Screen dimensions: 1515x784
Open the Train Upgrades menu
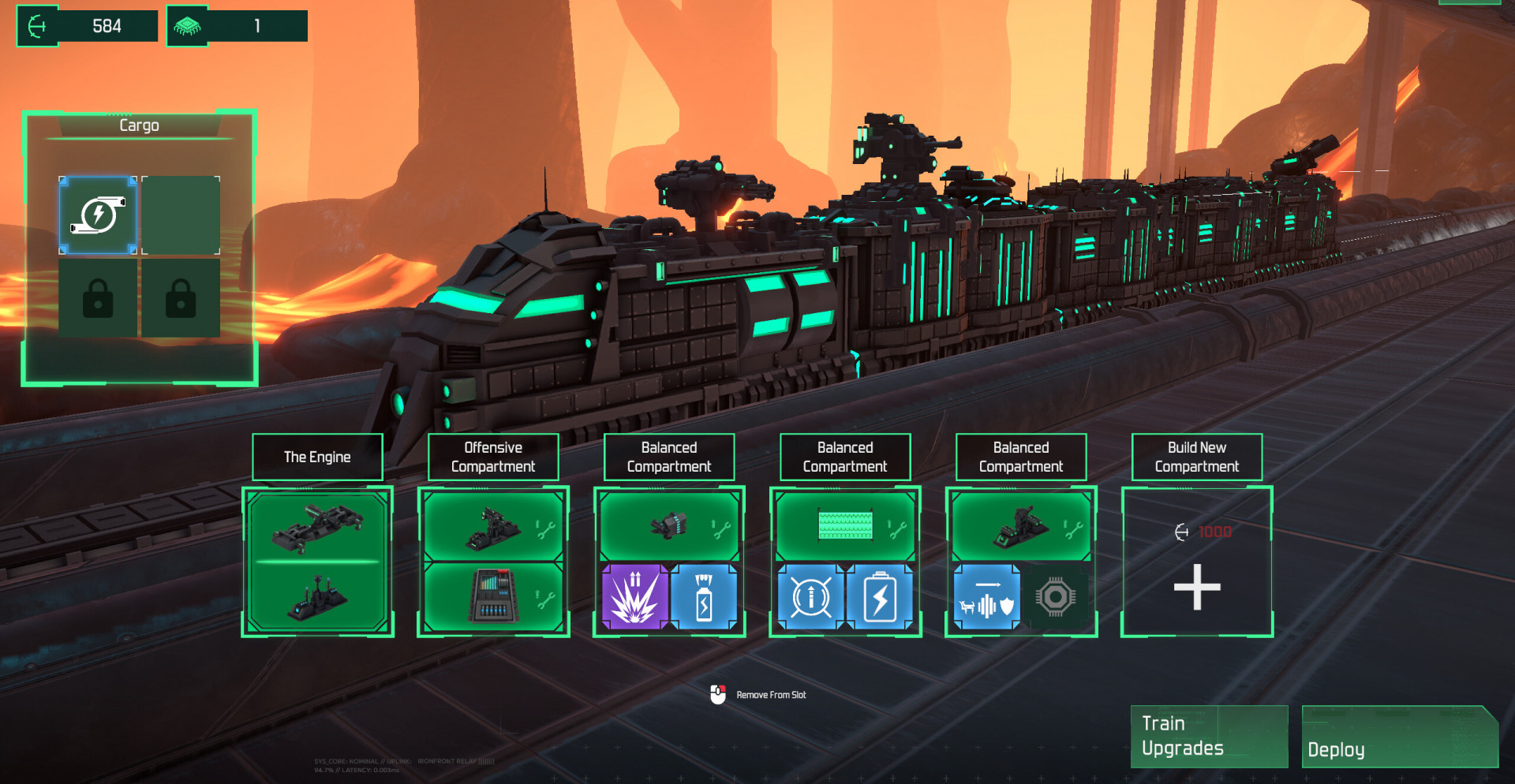point(1208,736)
